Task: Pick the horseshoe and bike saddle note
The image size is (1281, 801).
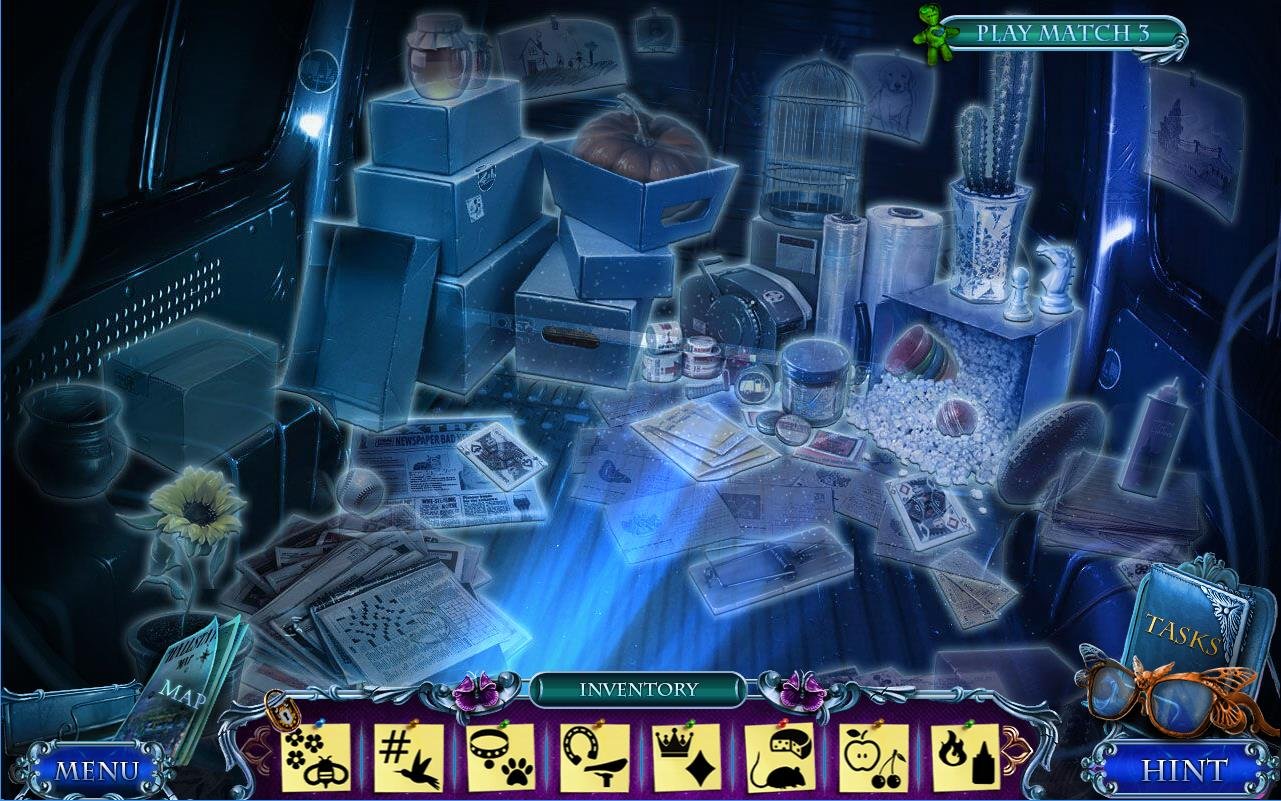Action: click(595, 757)
